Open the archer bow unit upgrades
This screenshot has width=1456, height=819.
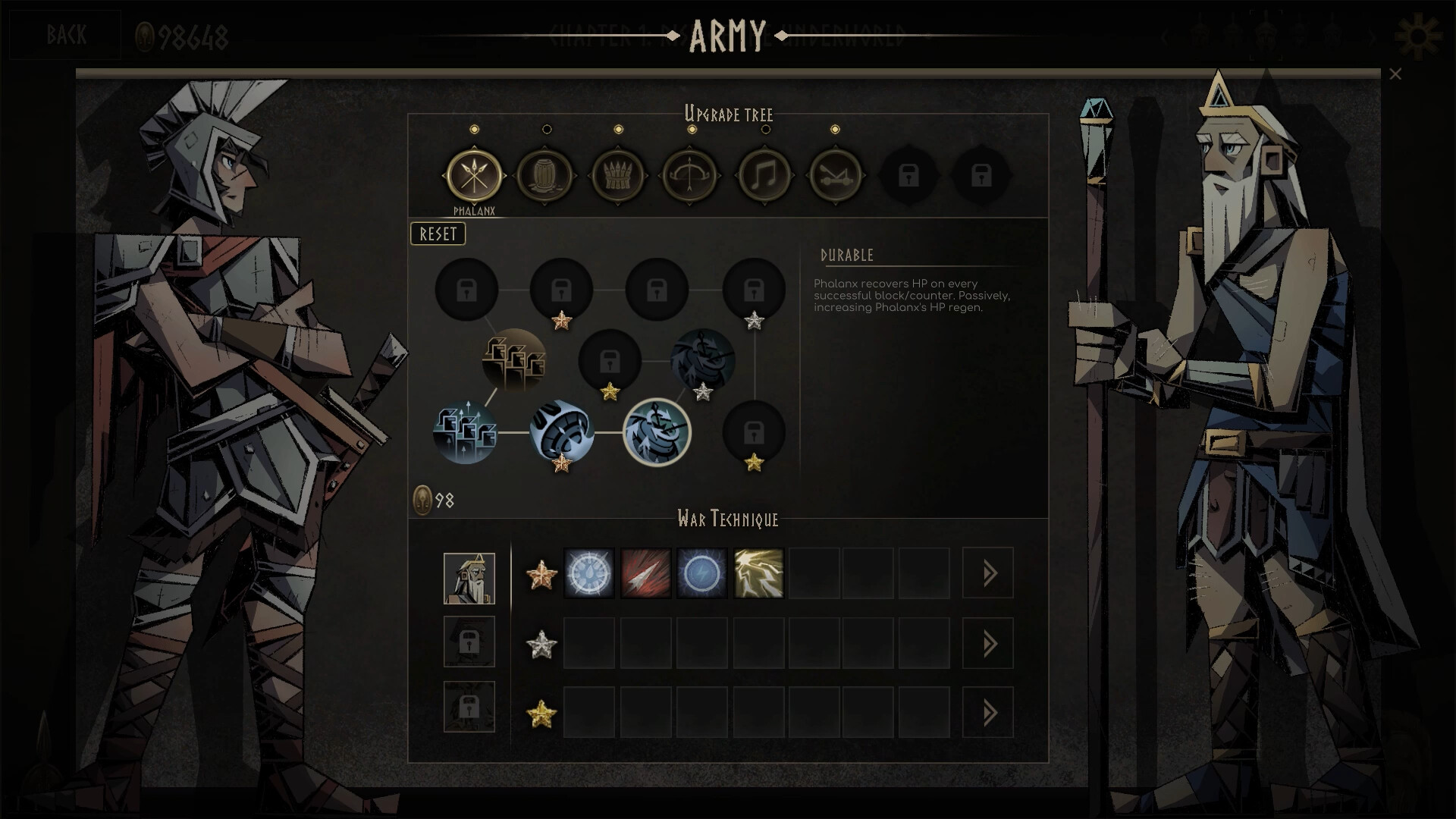(689, 175)
